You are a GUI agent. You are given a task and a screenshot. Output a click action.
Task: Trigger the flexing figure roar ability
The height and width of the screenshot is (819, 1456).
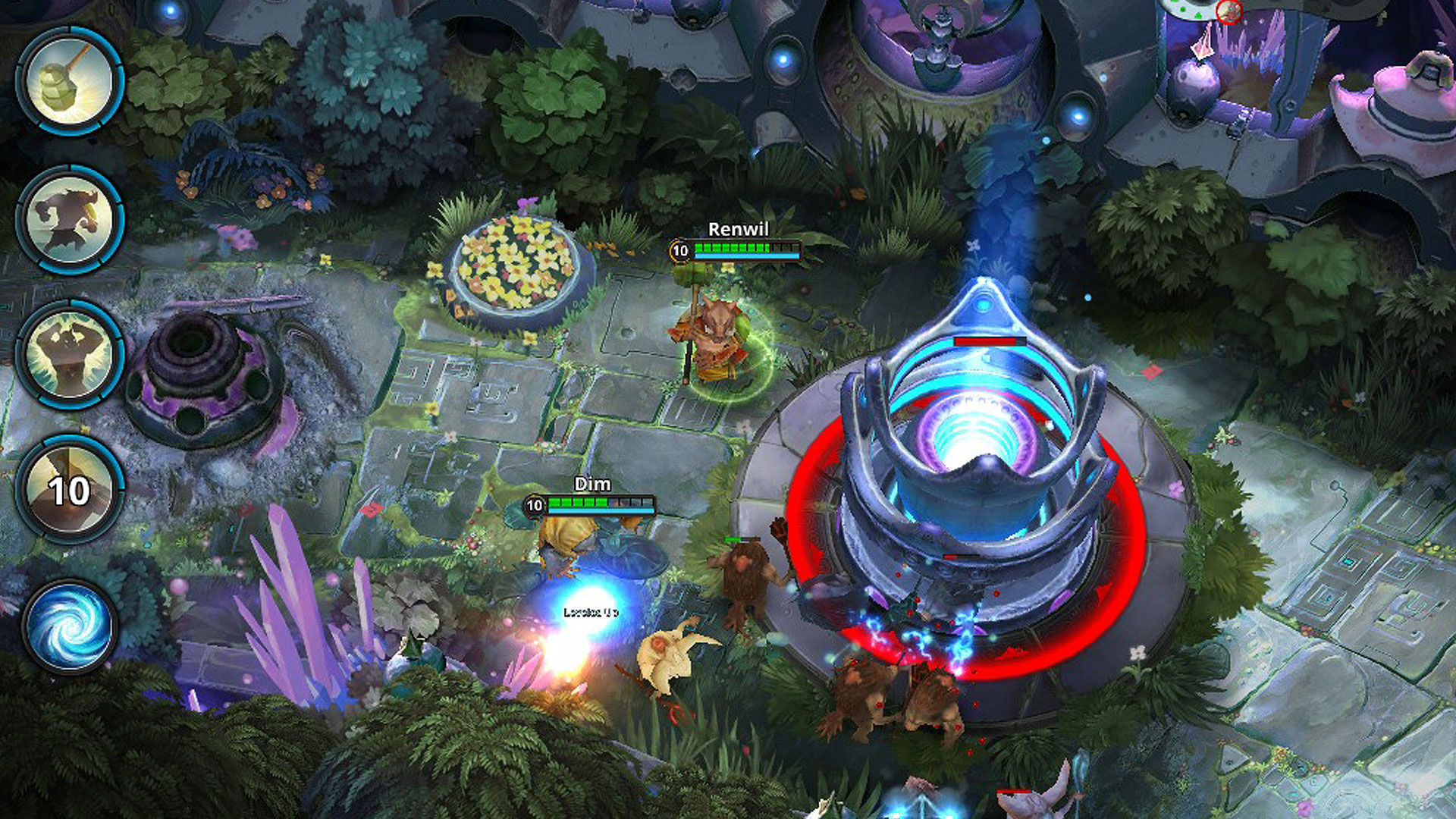point(70,354)
